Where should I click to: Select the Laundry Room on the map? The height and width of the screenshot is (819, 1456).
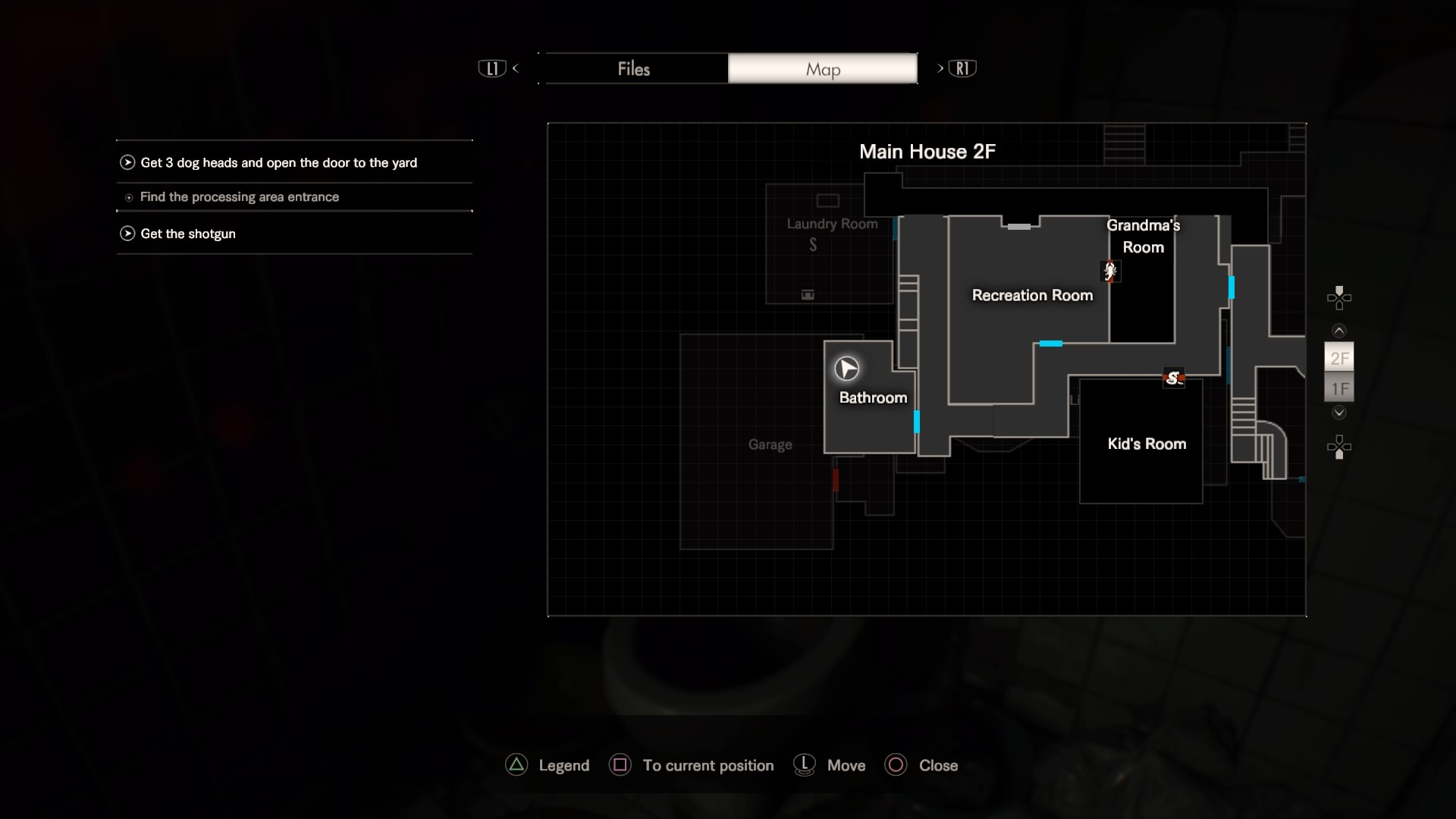coord(832,224)
